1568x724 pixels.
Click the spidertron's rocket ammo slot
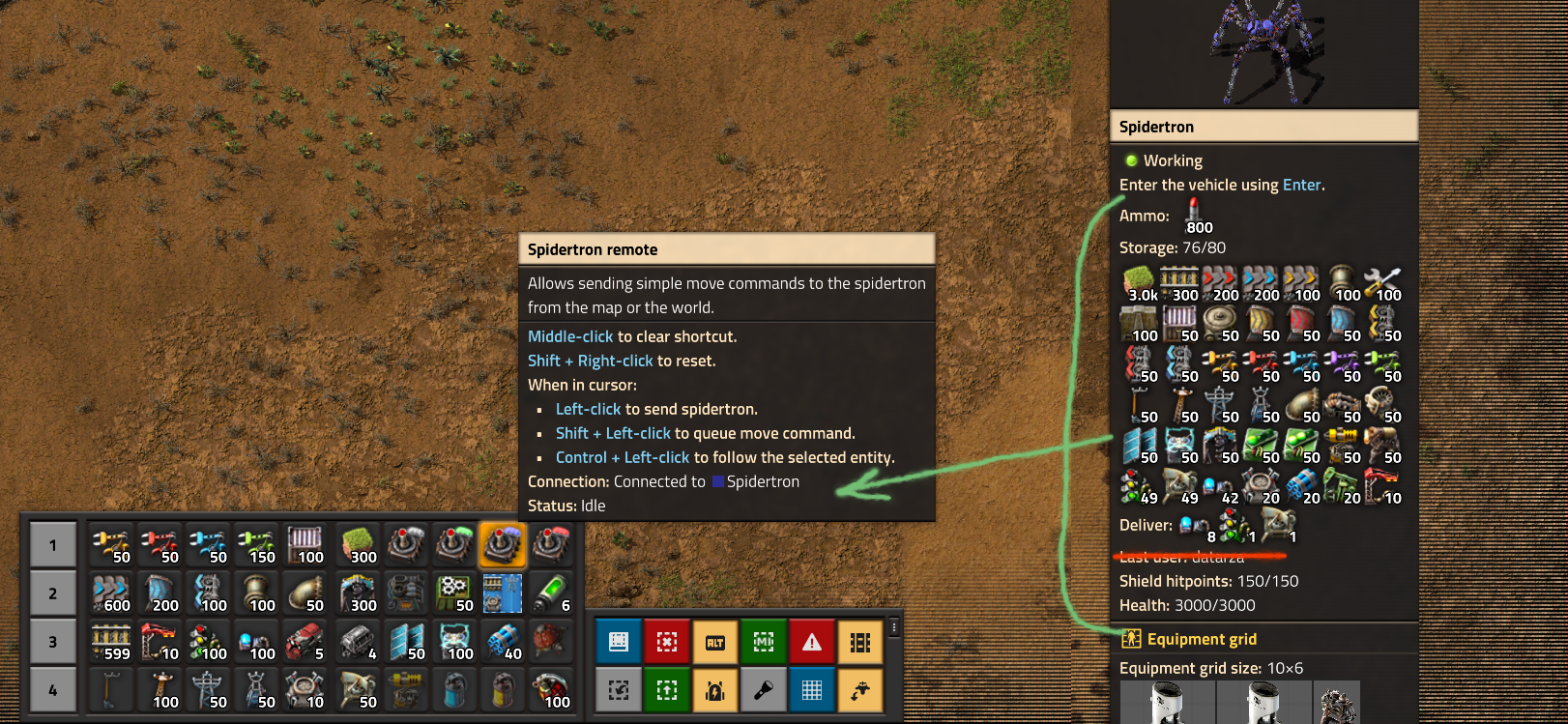(1193, 217)
